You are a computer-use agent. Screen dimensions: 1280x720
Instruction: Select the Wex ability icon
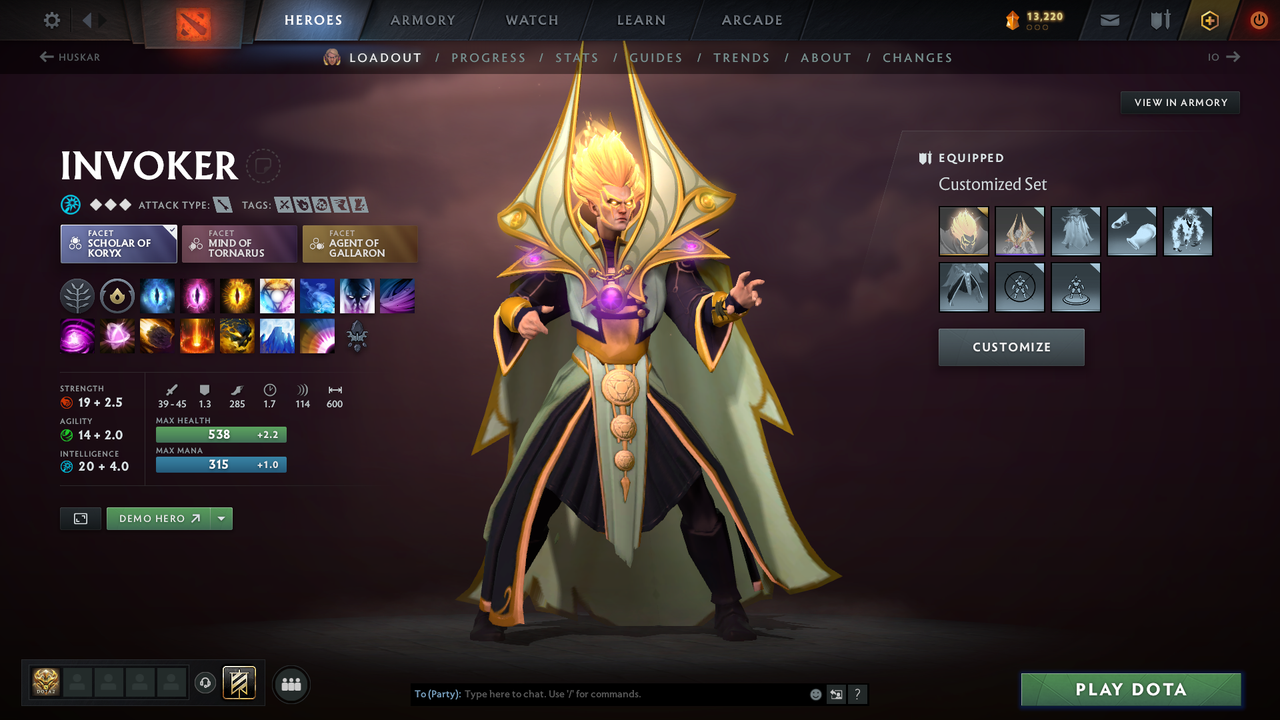point(197,295)
